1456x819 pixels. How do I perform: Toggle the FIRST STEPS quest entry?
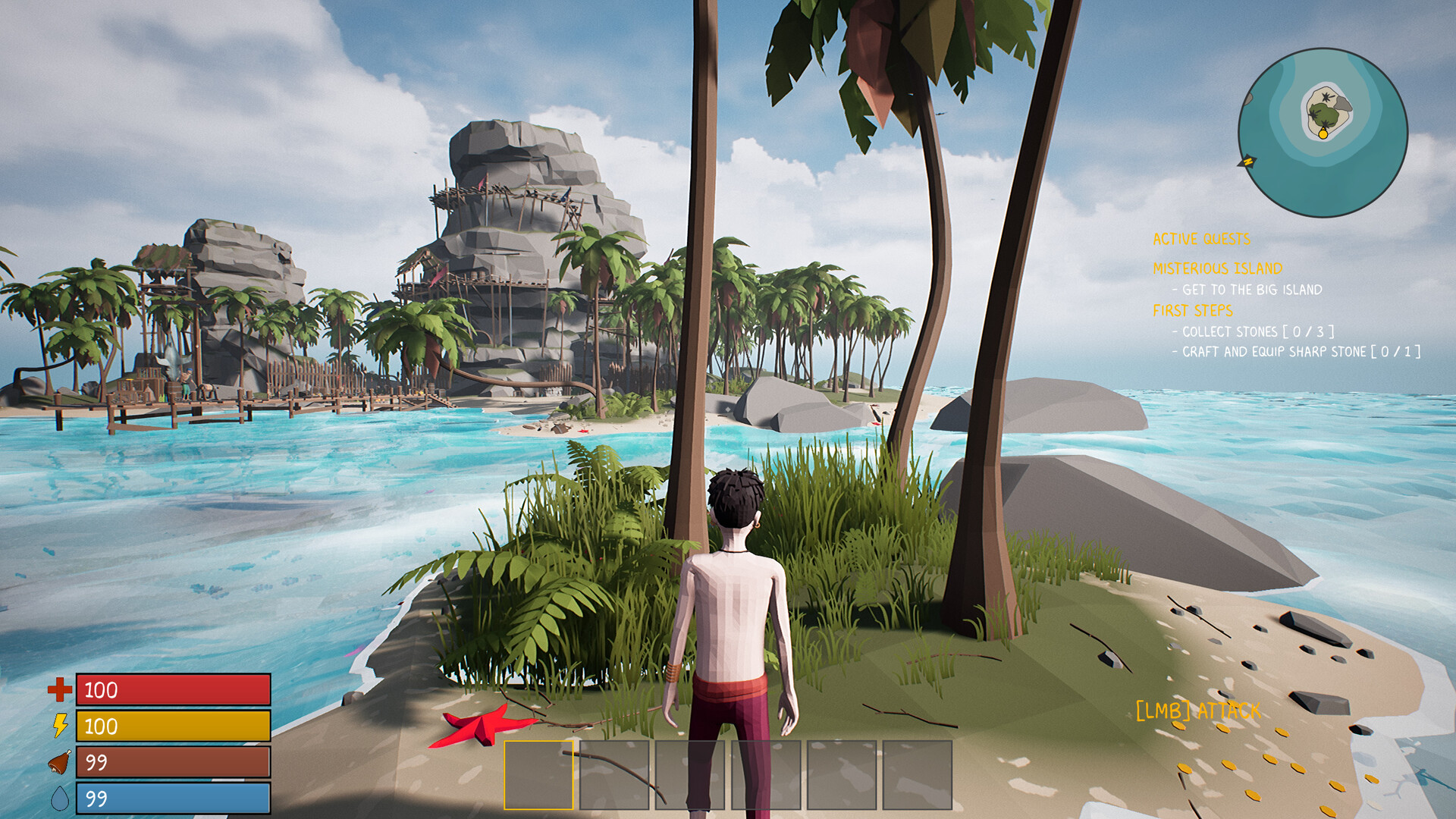coord(1193,309)
